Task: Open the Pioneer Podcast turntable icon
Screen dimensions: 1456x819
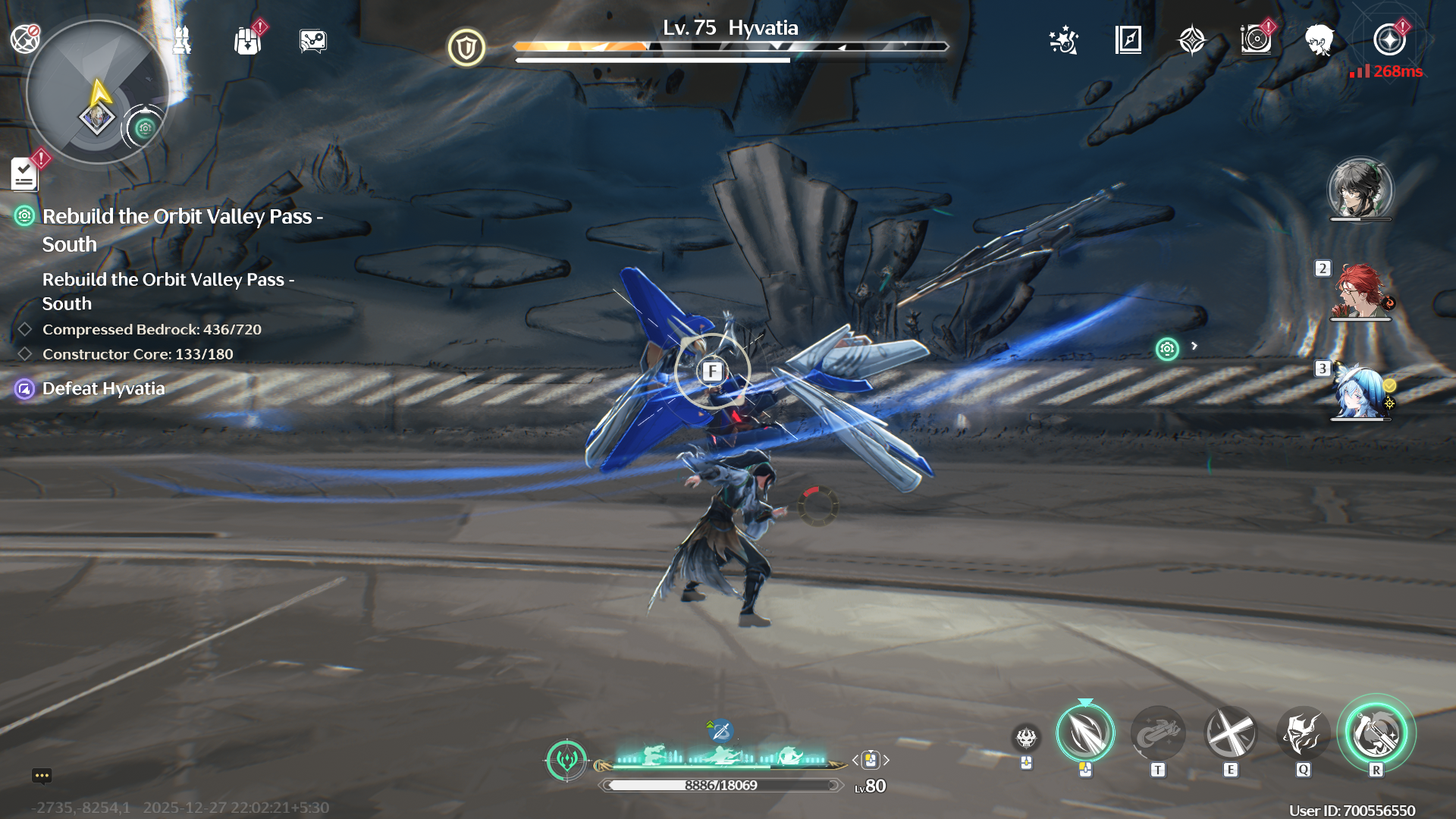Action: pos(1257,42)
